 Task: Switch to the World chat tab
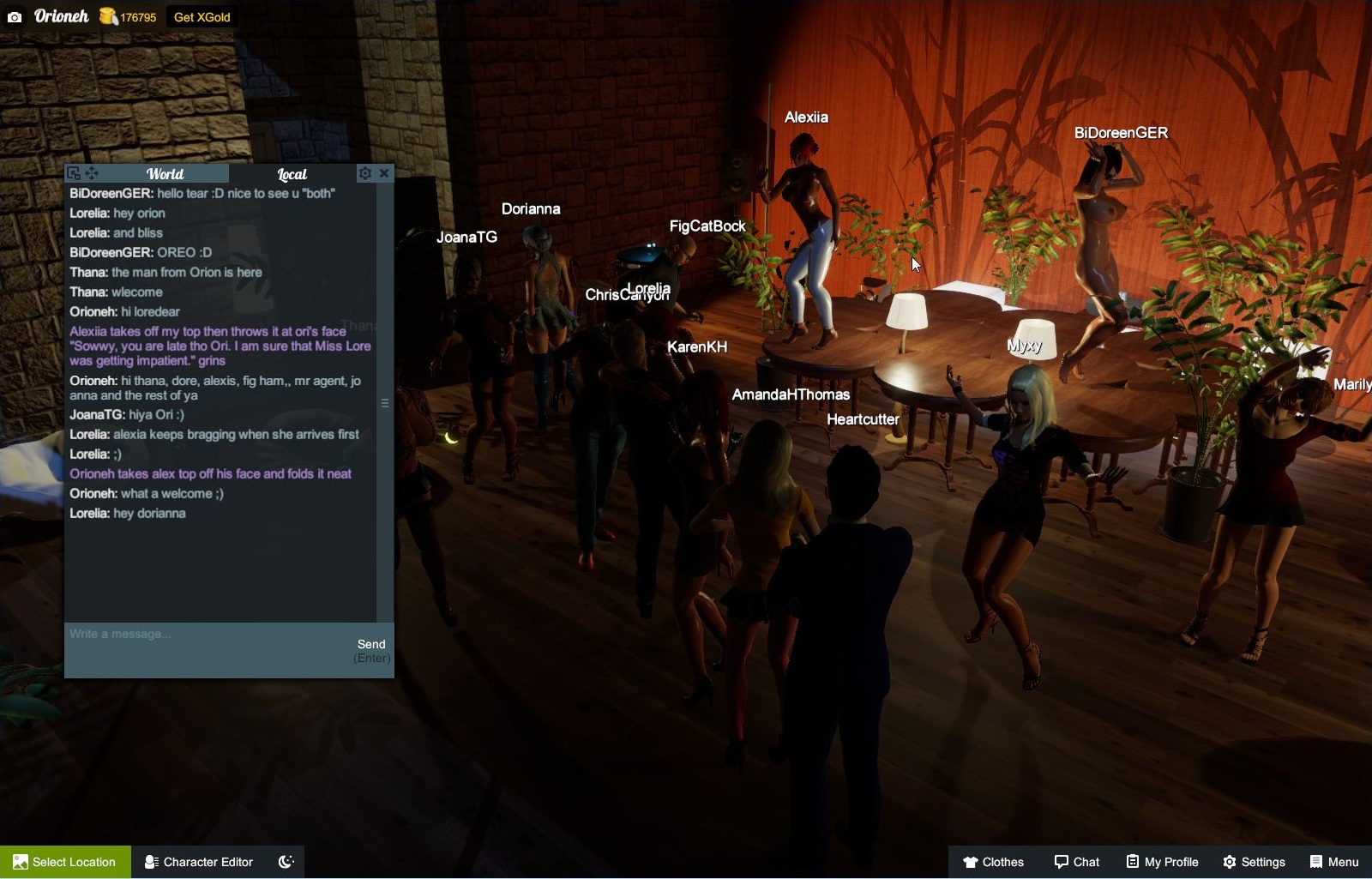point(165,173)
